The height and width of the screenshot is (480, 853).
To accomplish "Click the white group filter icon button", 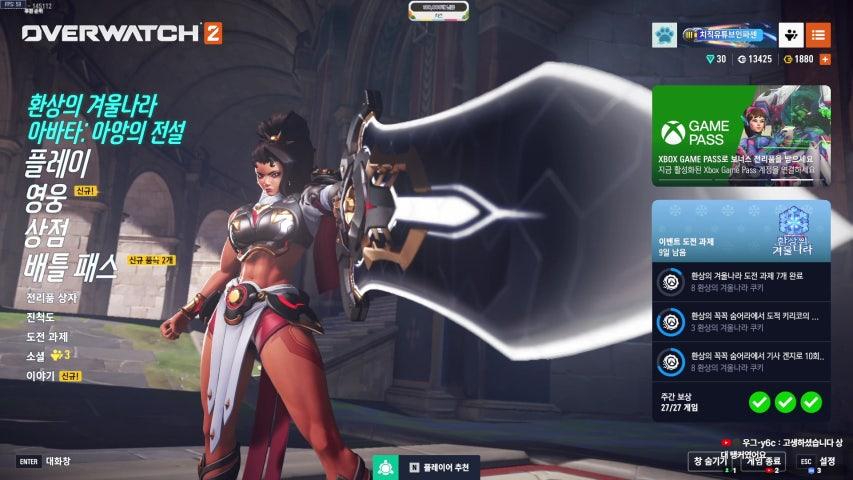I will pyautogui.click(x=791, y=36).
